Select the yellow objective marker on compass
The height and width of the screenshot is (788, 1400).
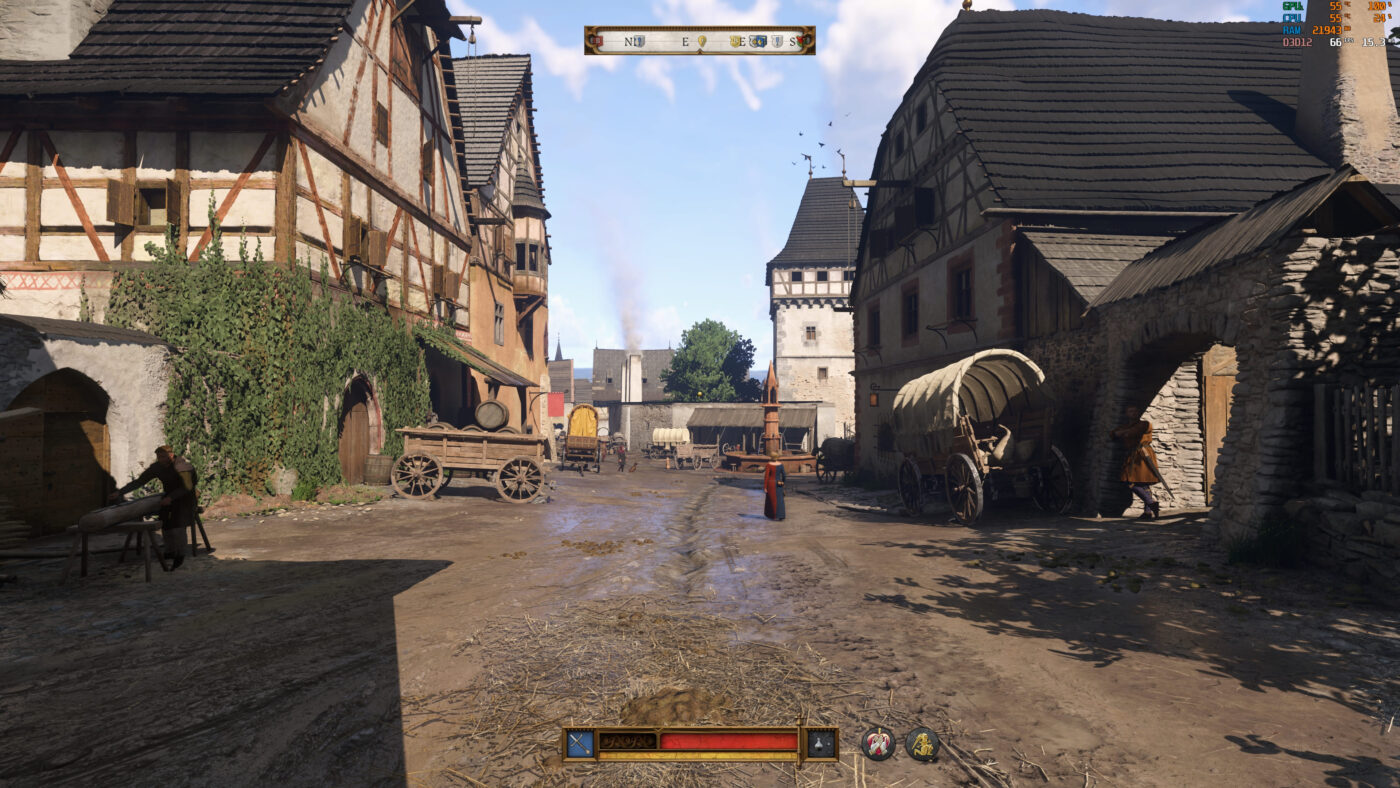[x=701, y=41]
